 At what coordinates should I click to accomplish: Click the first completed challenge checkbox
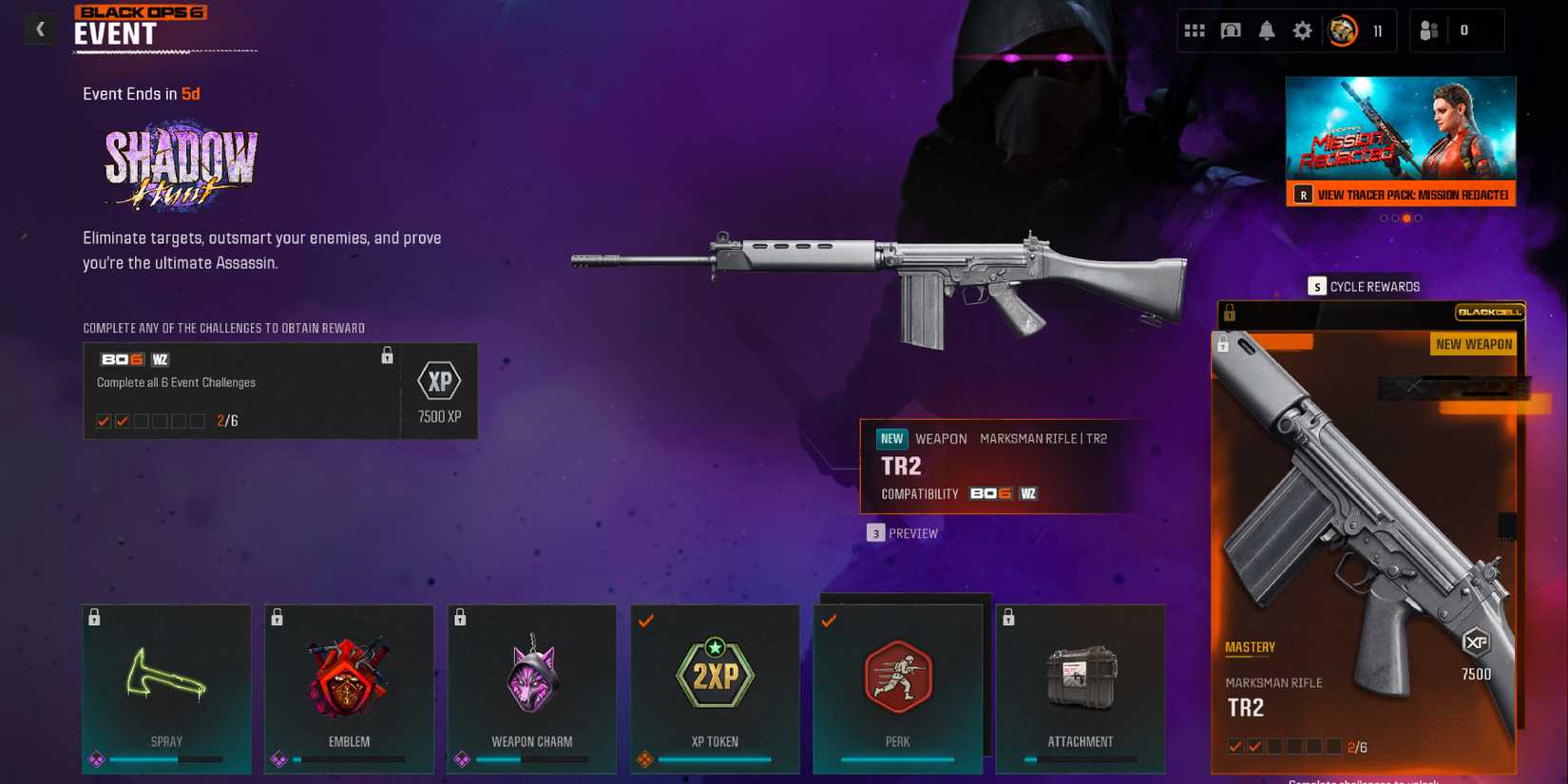(x=103, y=419)
